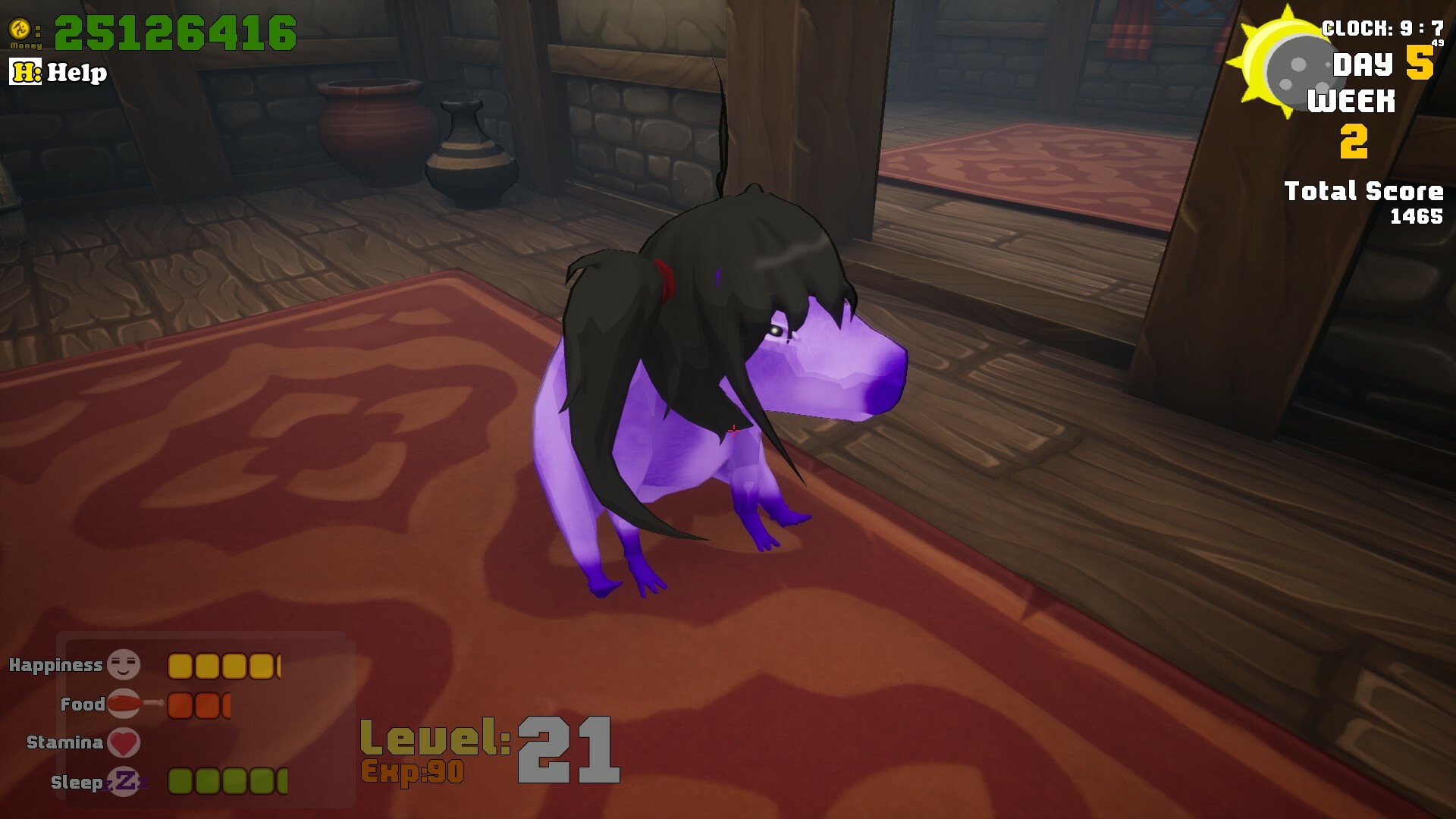1456x819 pixels.
Task: Toggle the first Happiness bar segment
Action: (x=179, y=665)
